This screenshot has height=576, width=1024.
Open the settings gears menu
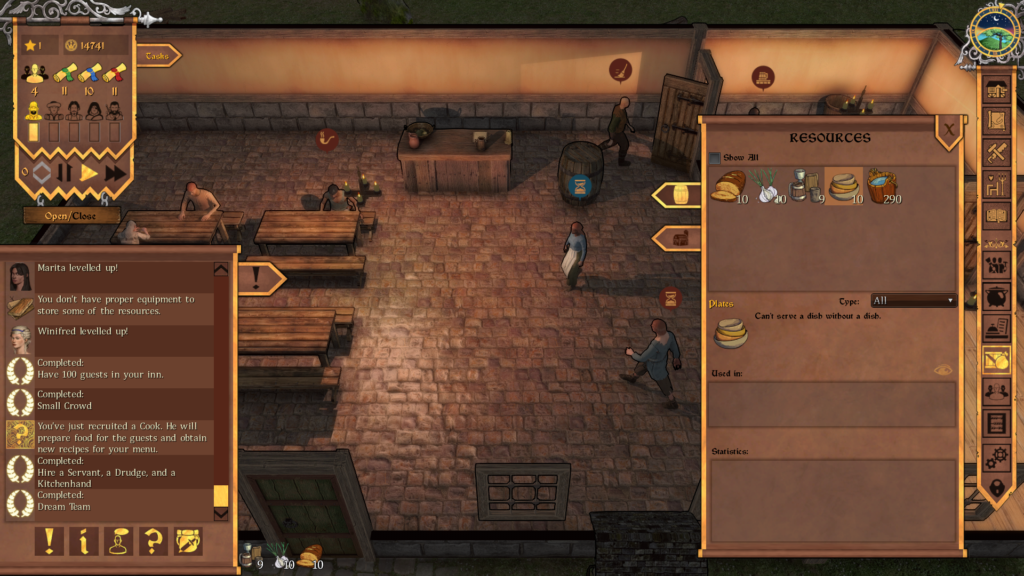click(x=996, y=457)
